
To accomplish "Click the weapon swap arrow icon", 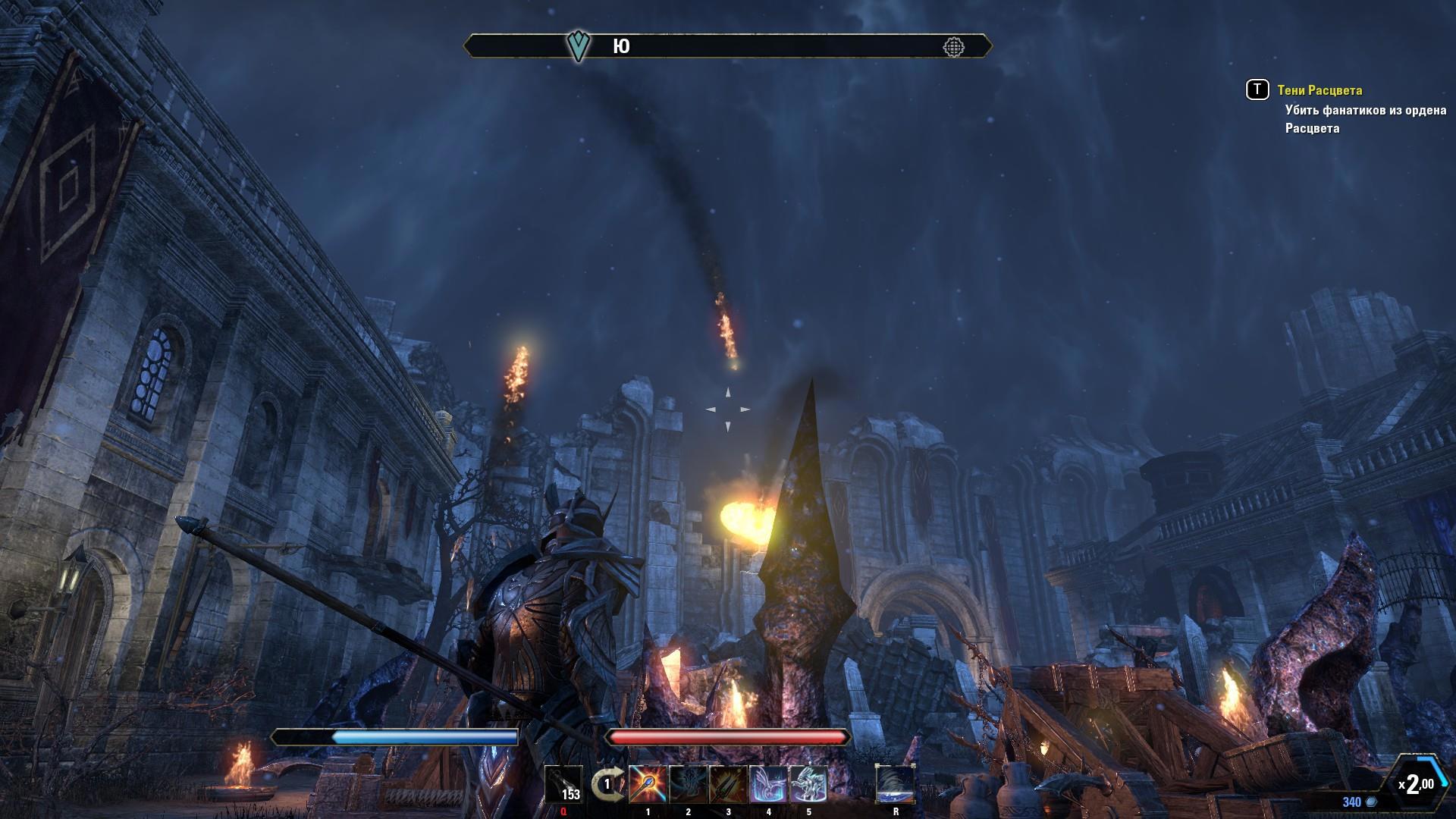I will 606,785.
